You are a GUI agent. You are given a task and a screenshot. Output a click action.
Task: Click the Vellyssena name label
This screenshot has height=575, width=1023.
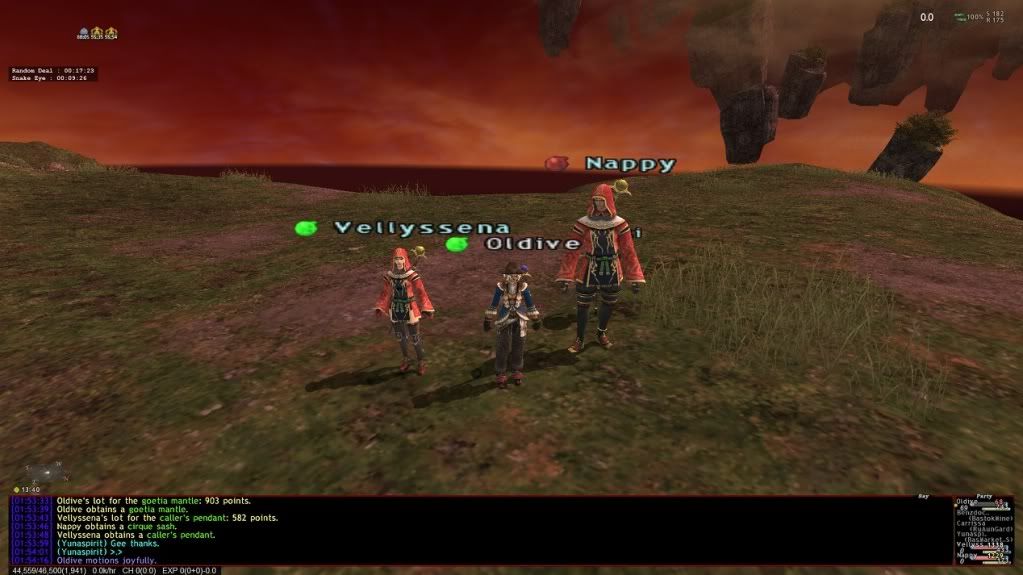pyautogui.click(x=421, y=228)
